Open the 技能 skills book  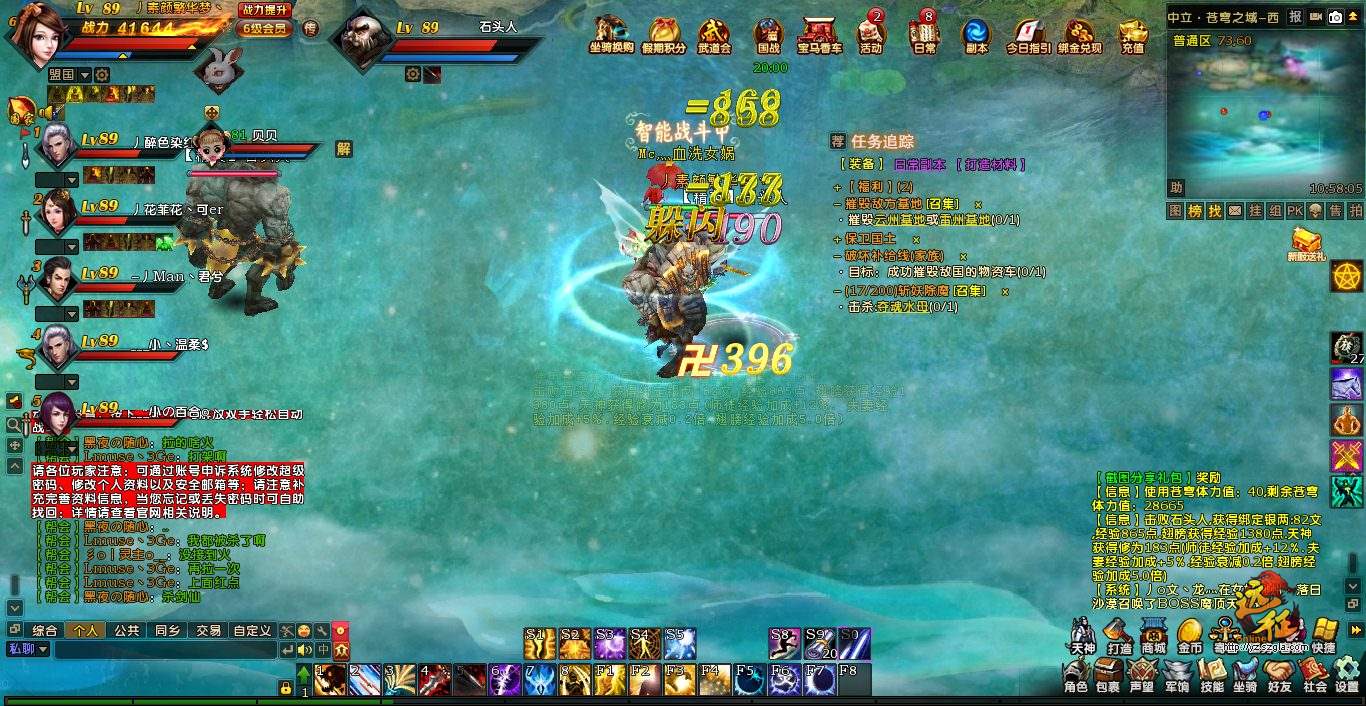click(1212, 675)
